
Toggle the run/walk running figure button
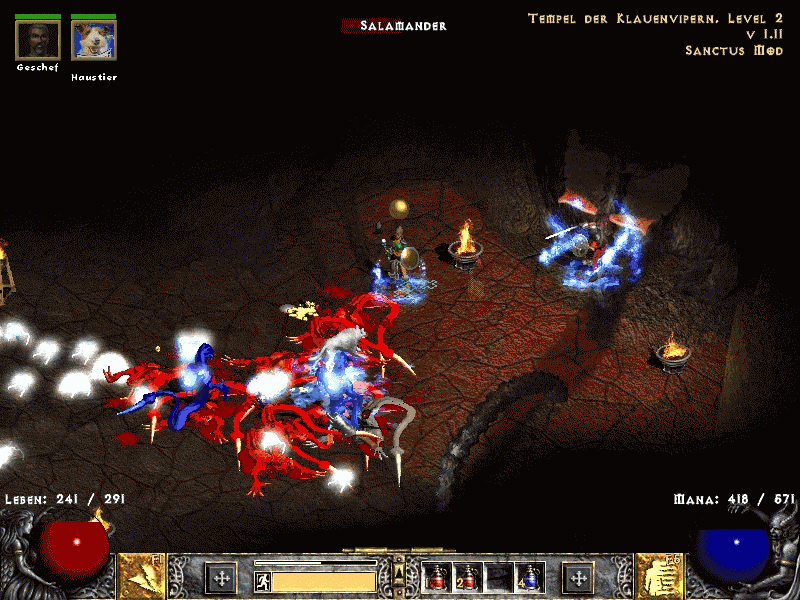pos(262,581)
